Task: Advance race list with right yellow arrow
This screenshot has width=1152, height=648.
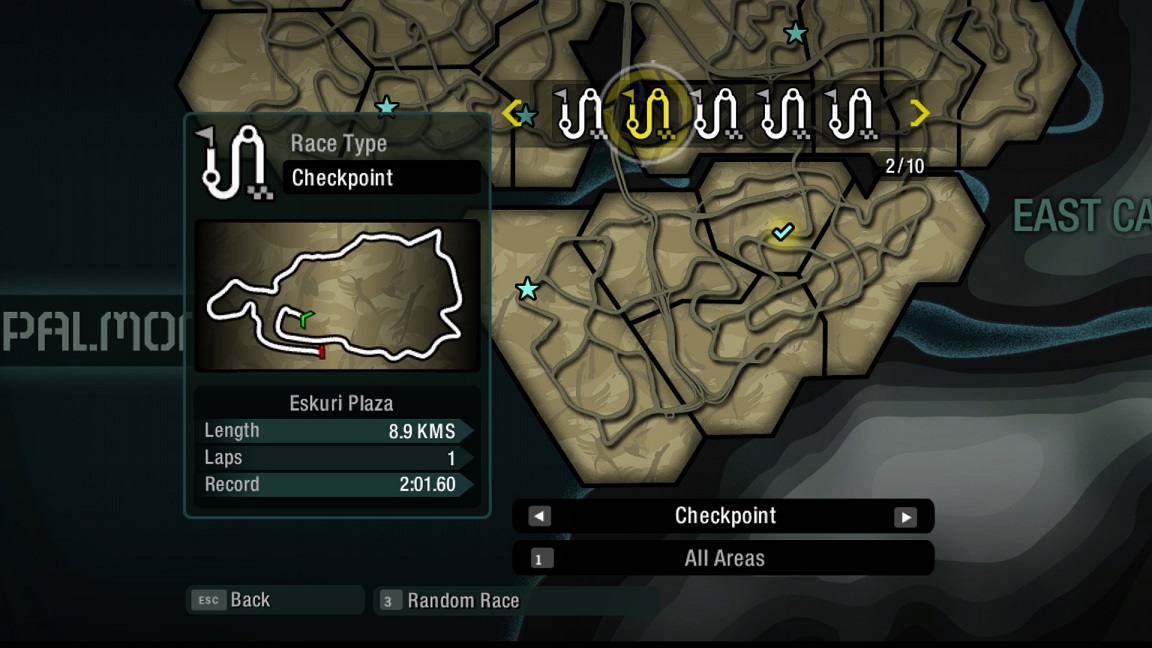Action: 920,113
